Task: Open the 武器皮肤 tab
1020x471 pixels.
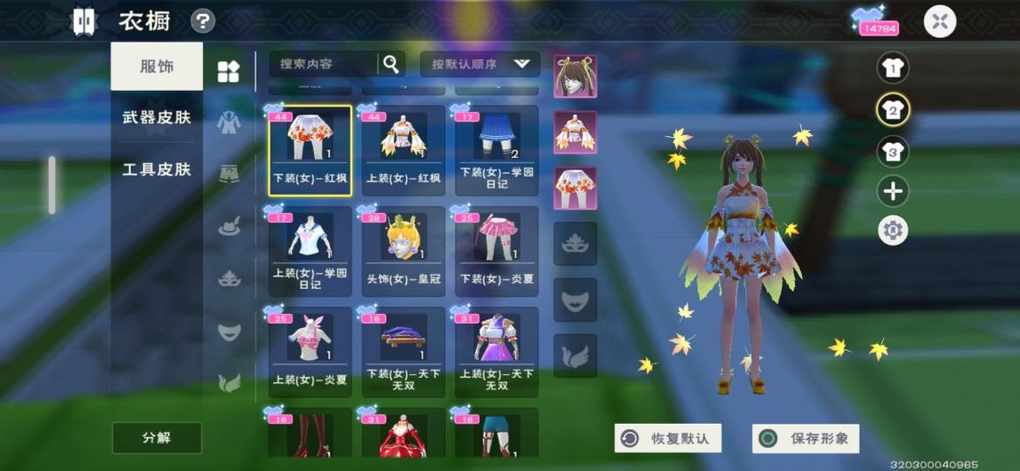Action: (156, 118)
